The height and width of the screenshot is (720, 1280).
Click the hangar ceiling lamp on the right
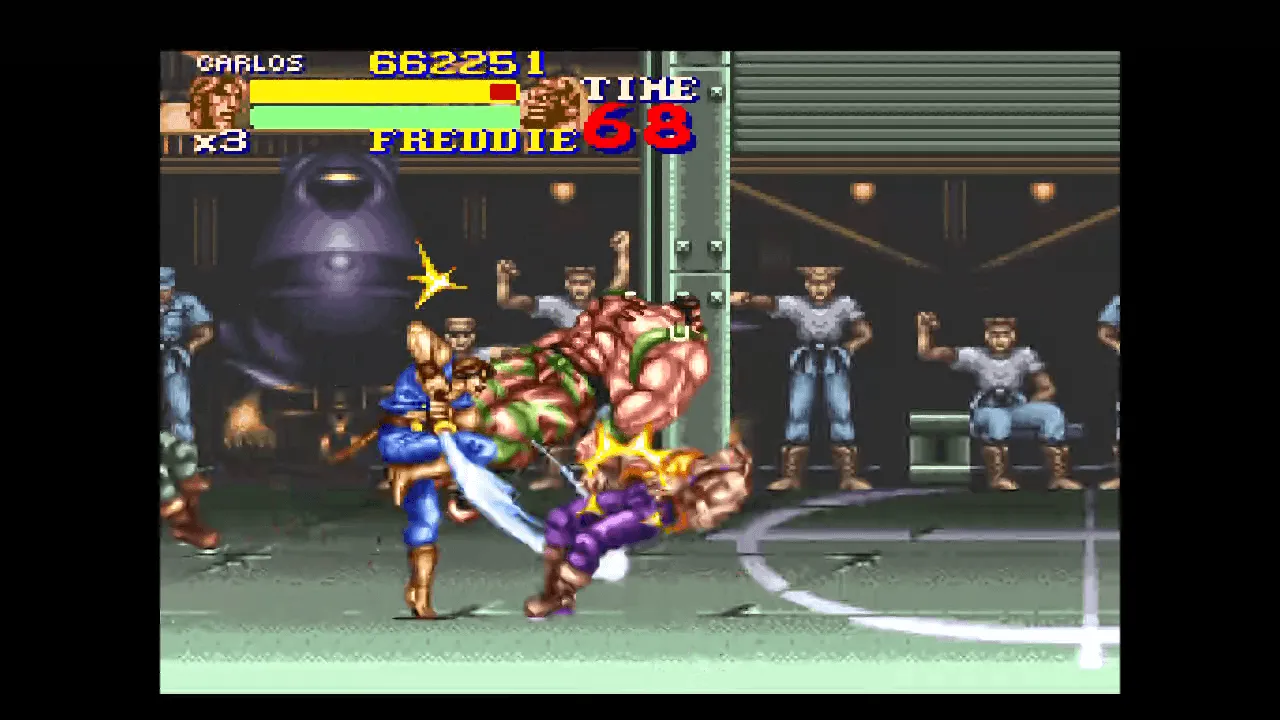click(1041, 190)
